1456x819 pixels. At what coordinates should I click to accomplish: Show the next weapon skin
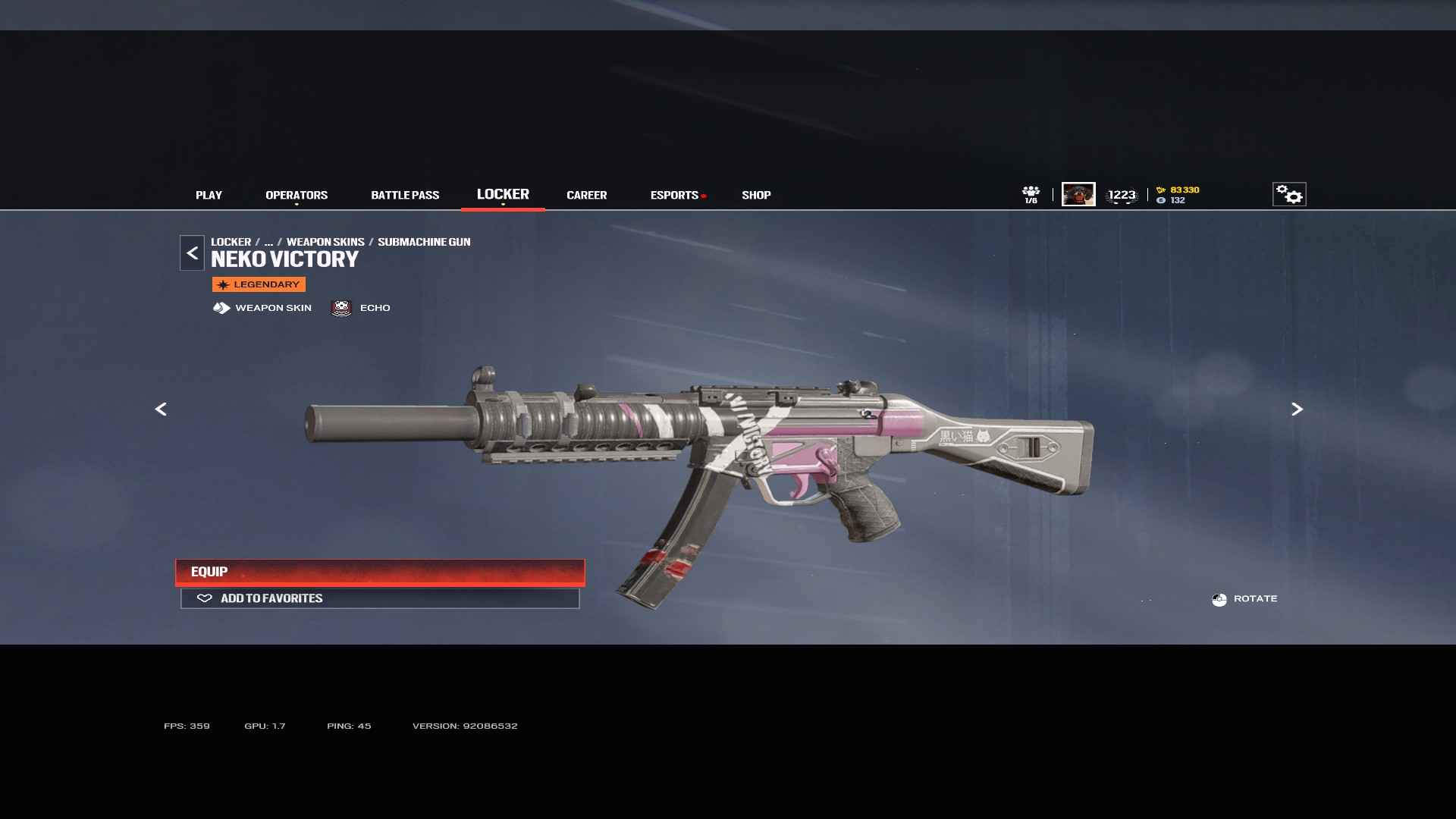pyautogui.click(x=1297, y=409)
